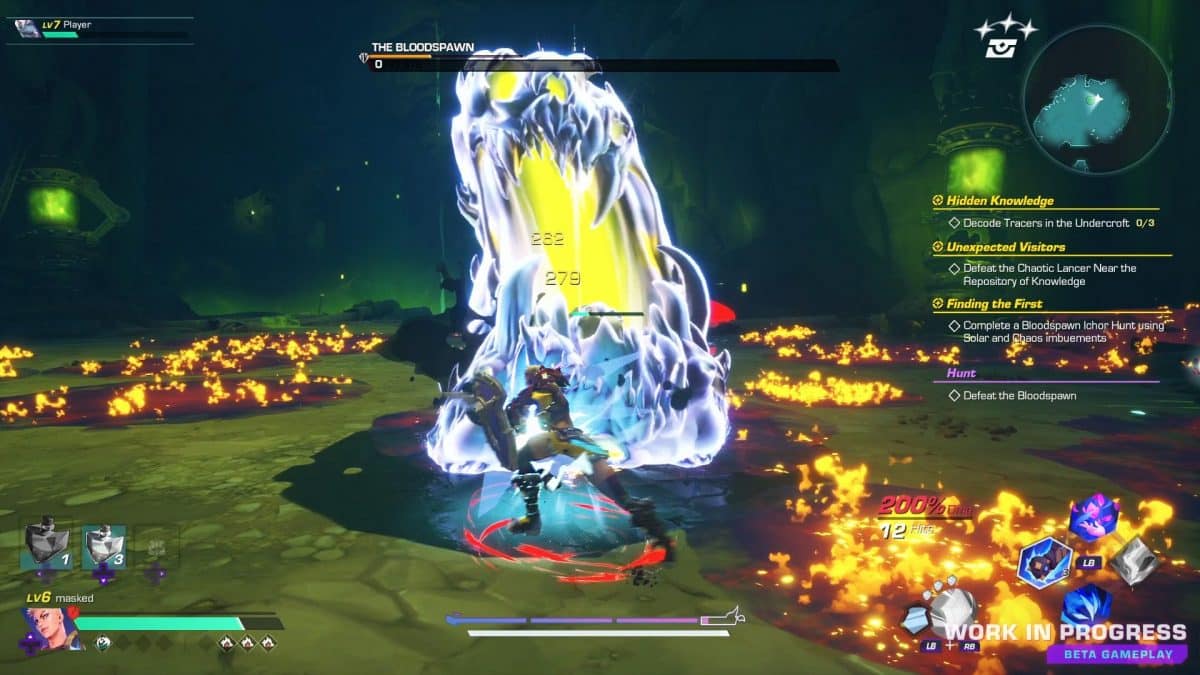
Task: Click the Player party member portrait
Action: coord(27,28)
